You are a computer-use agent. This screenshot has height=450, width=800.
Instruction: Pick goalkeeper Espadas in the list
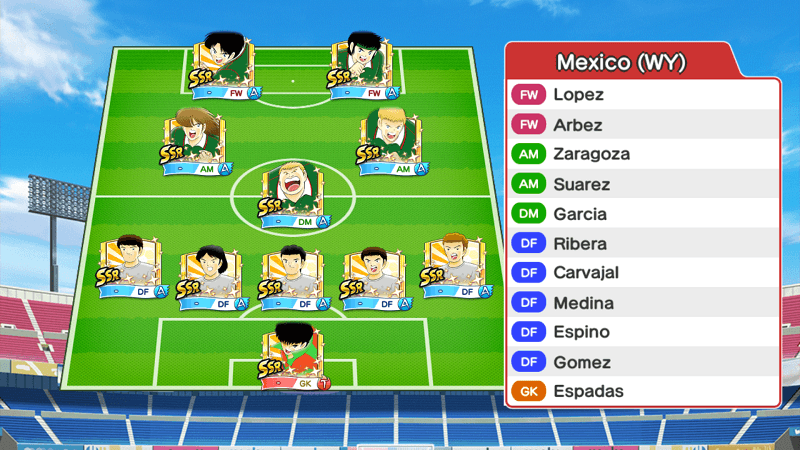(642, 391)
